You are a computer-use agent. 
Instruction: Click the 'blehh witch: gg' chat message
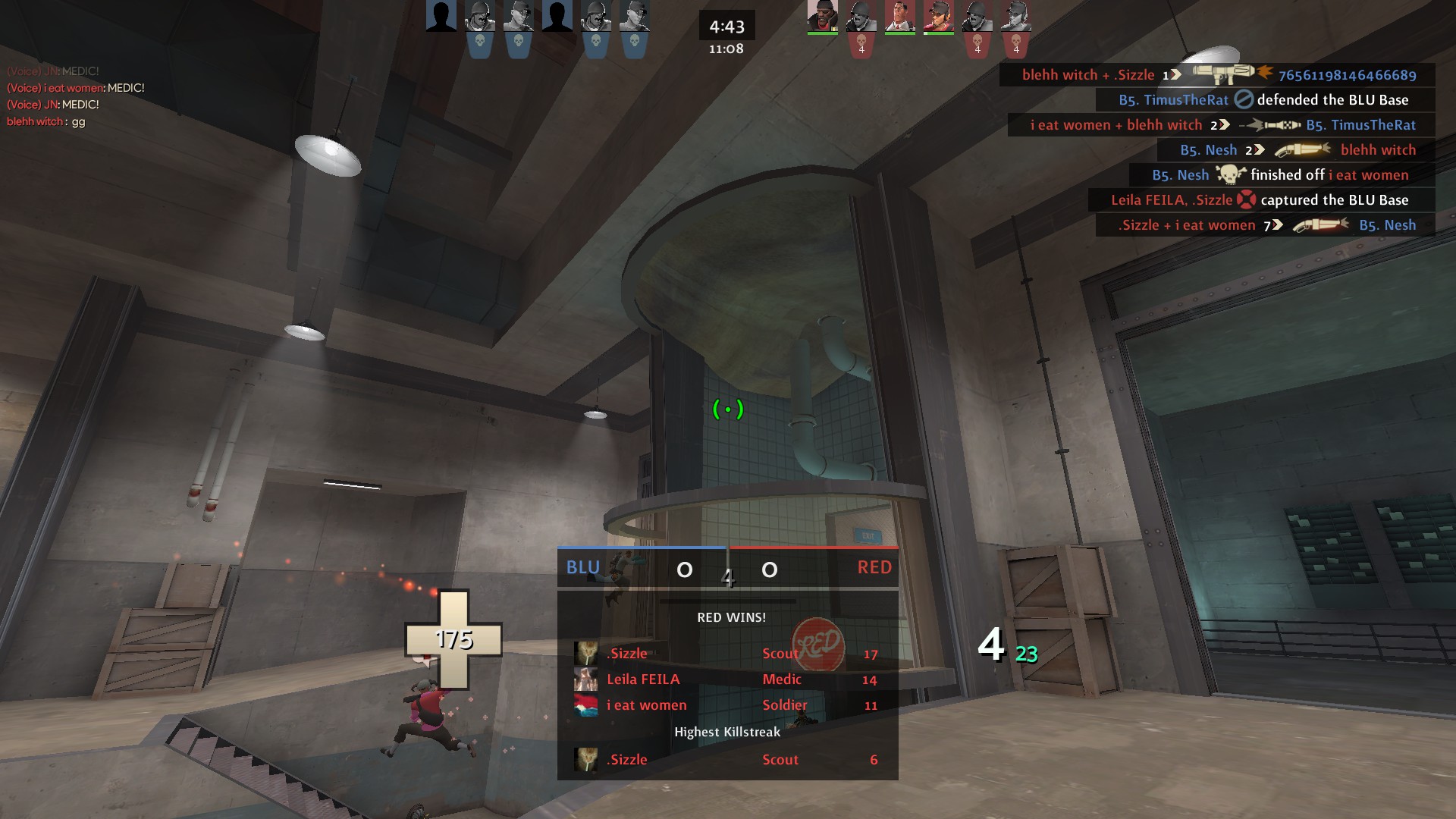[46, 121]
